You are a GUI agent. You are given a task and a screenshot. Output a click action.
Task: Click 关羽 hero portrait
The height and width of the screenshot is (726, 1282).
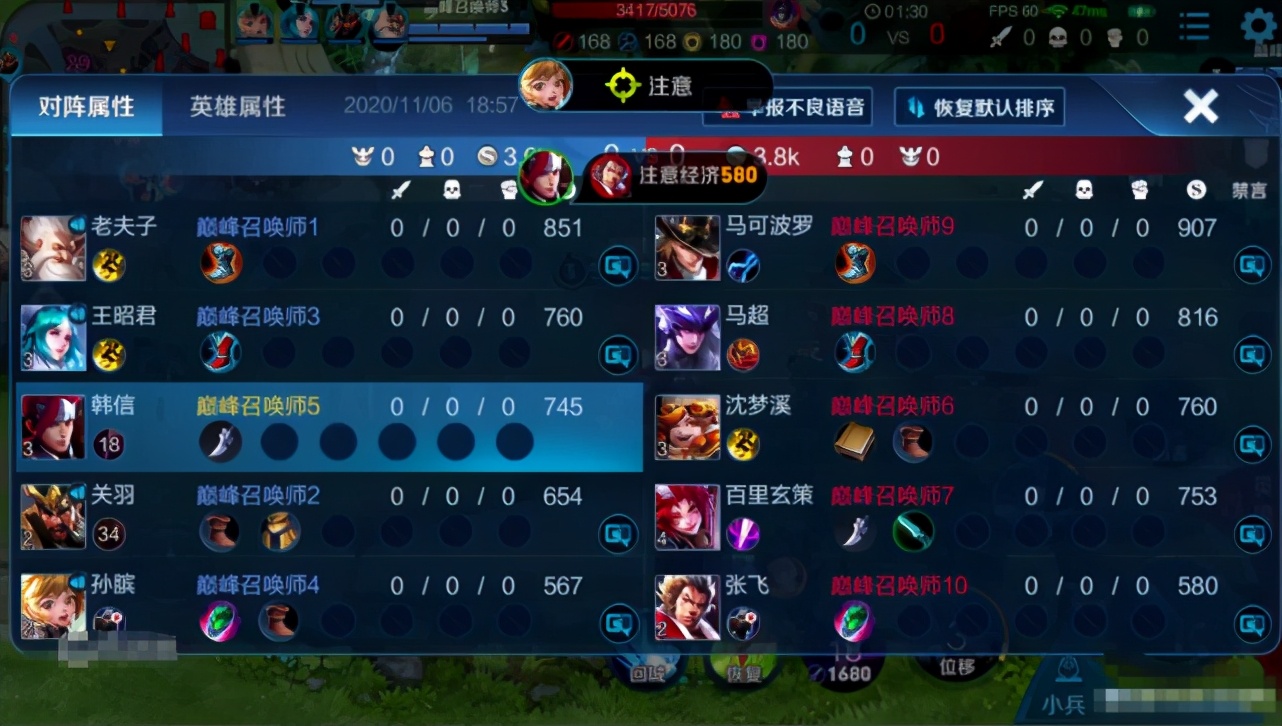click(x=53, y=516)
